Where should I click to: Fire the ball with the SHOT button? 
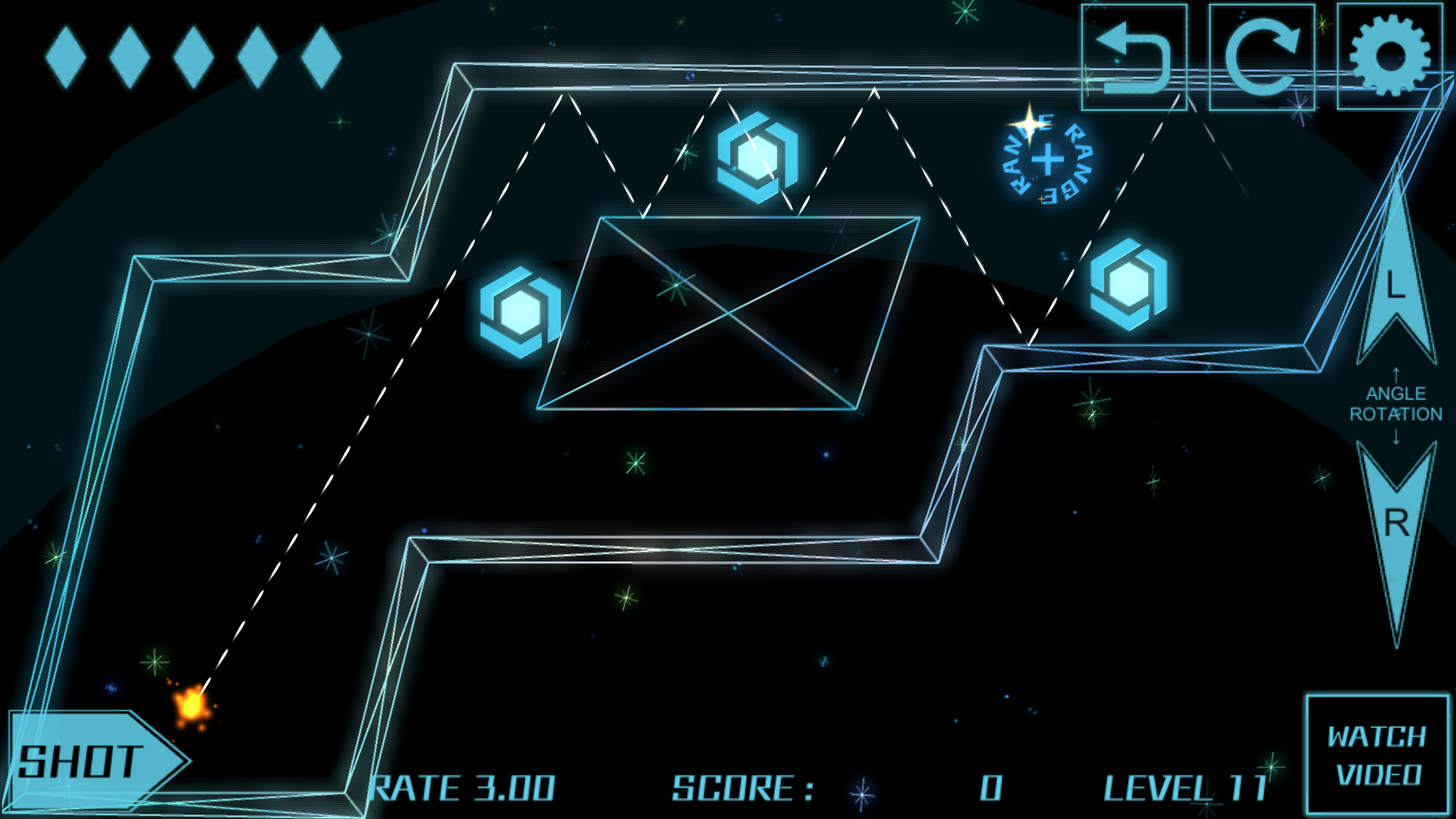[92, 762]
